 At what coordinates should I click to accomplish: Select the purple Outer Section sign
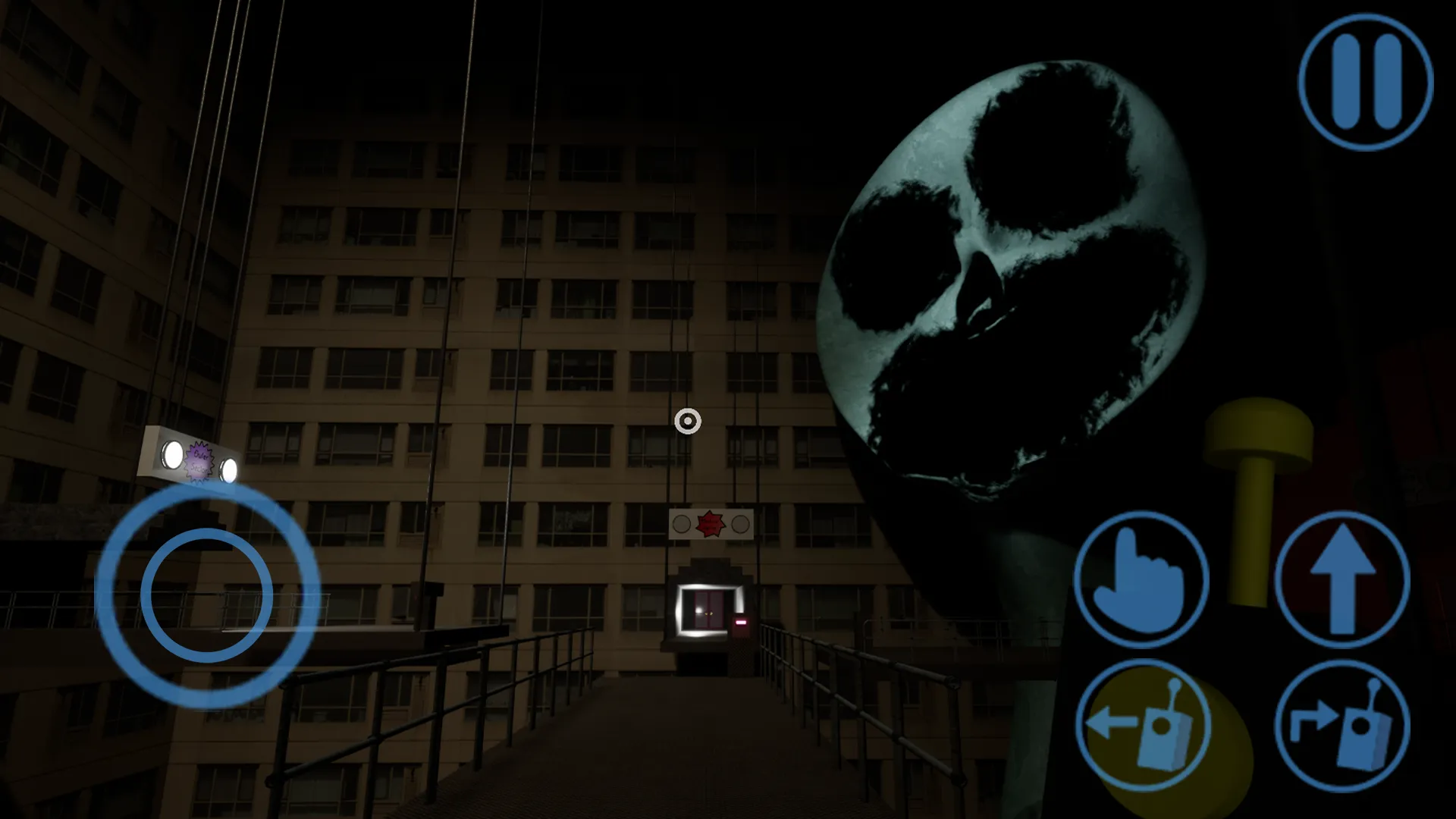point(199,462)
